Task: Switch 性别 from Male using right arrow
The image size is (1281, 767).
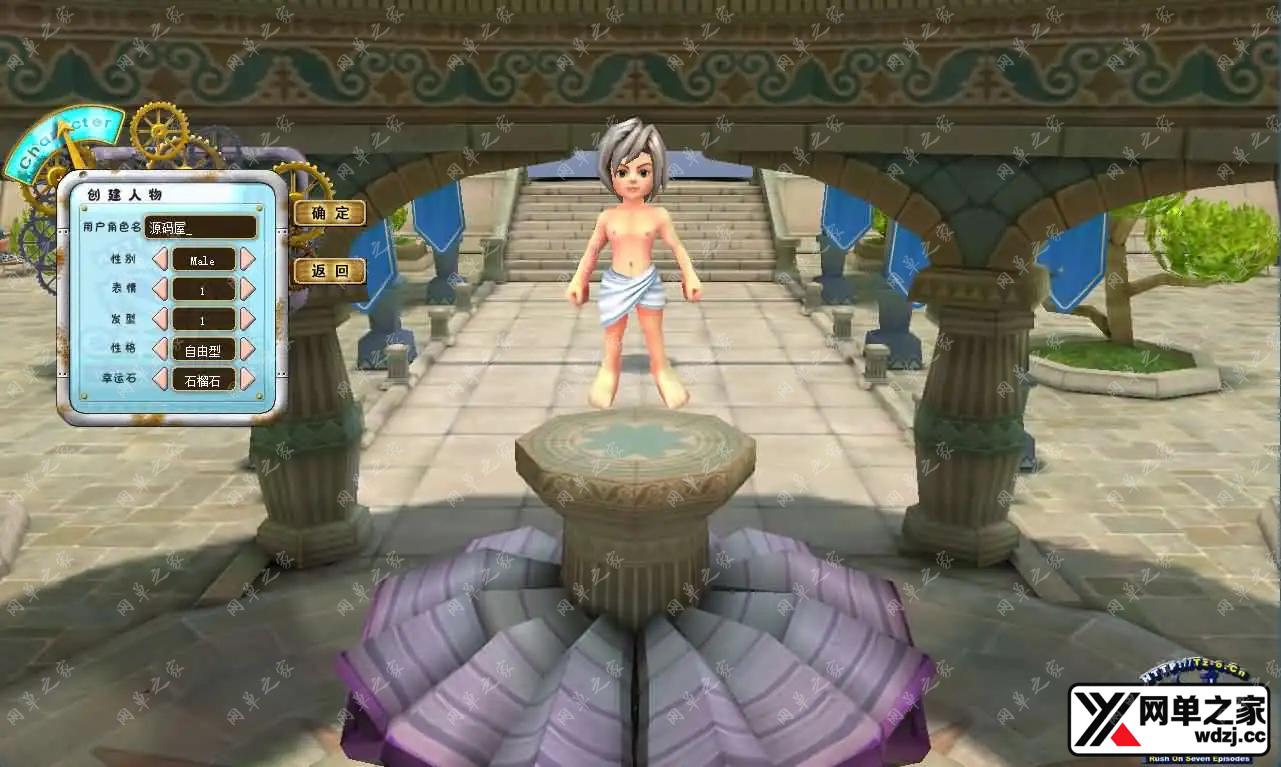Action: pyautogui.click(x=247, y=260)
